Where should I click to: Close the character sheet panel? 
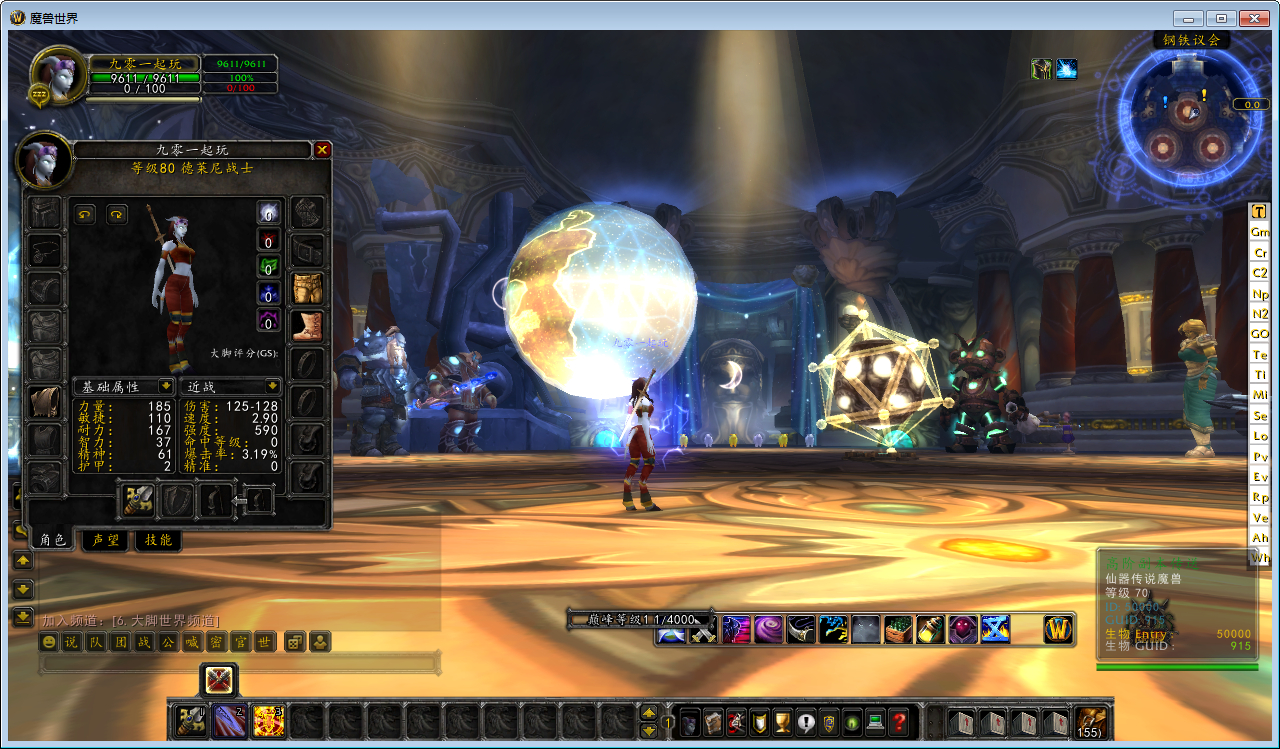pyautogui.click(x=322, y=150)
